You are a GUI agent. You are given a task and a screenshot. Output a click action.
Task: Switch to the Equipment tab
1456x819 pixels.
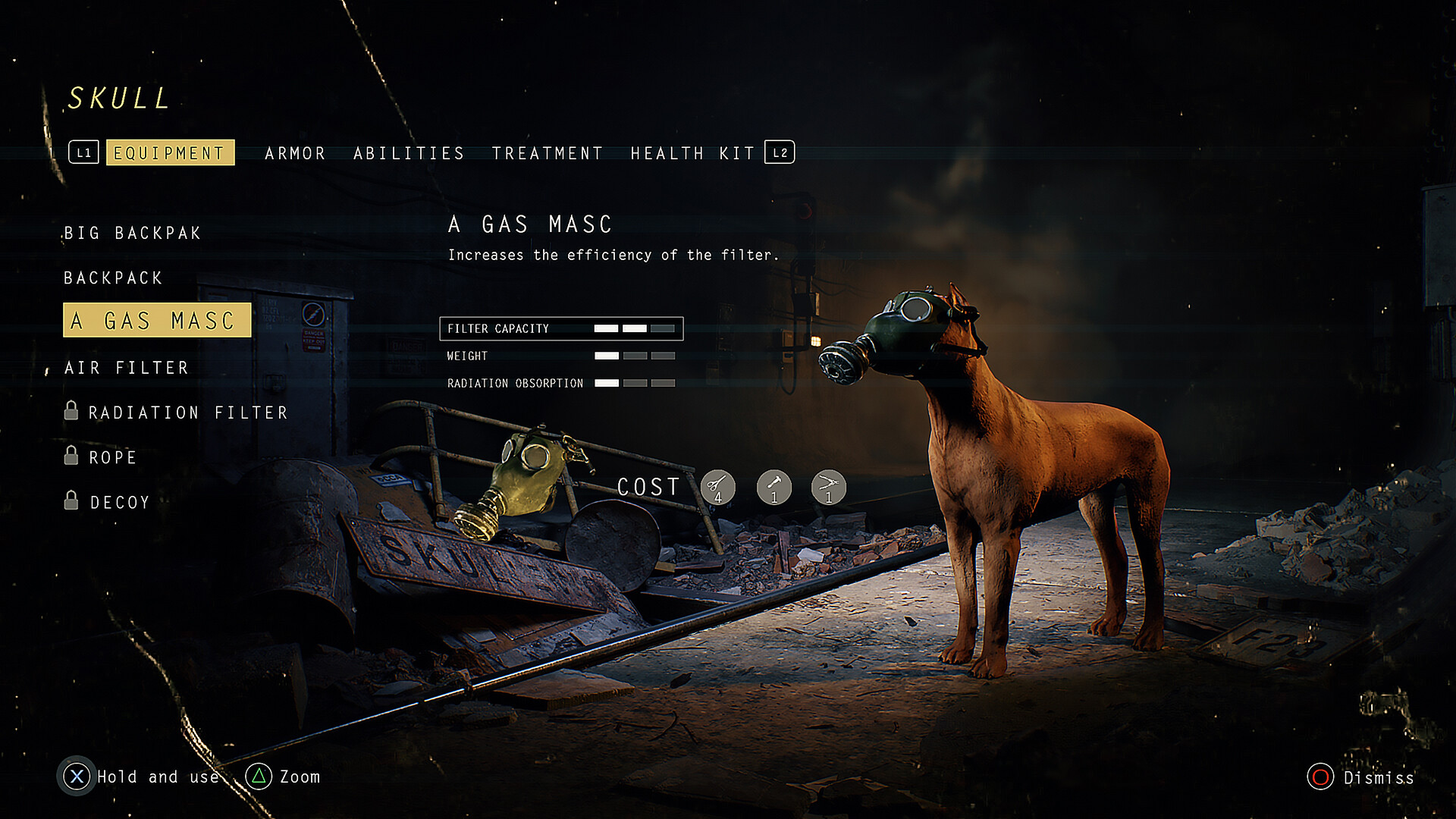point(170,153)
